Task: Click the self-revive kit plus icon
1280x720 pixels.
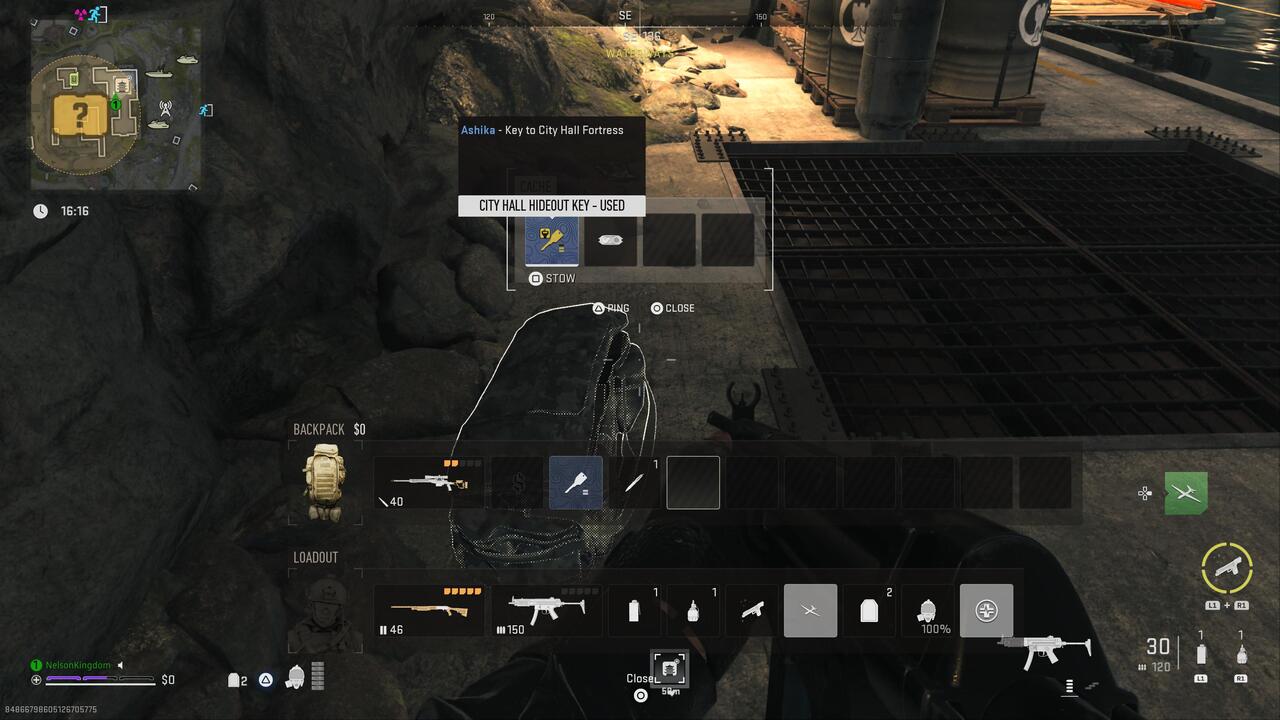Action: (x=986, y=610)
